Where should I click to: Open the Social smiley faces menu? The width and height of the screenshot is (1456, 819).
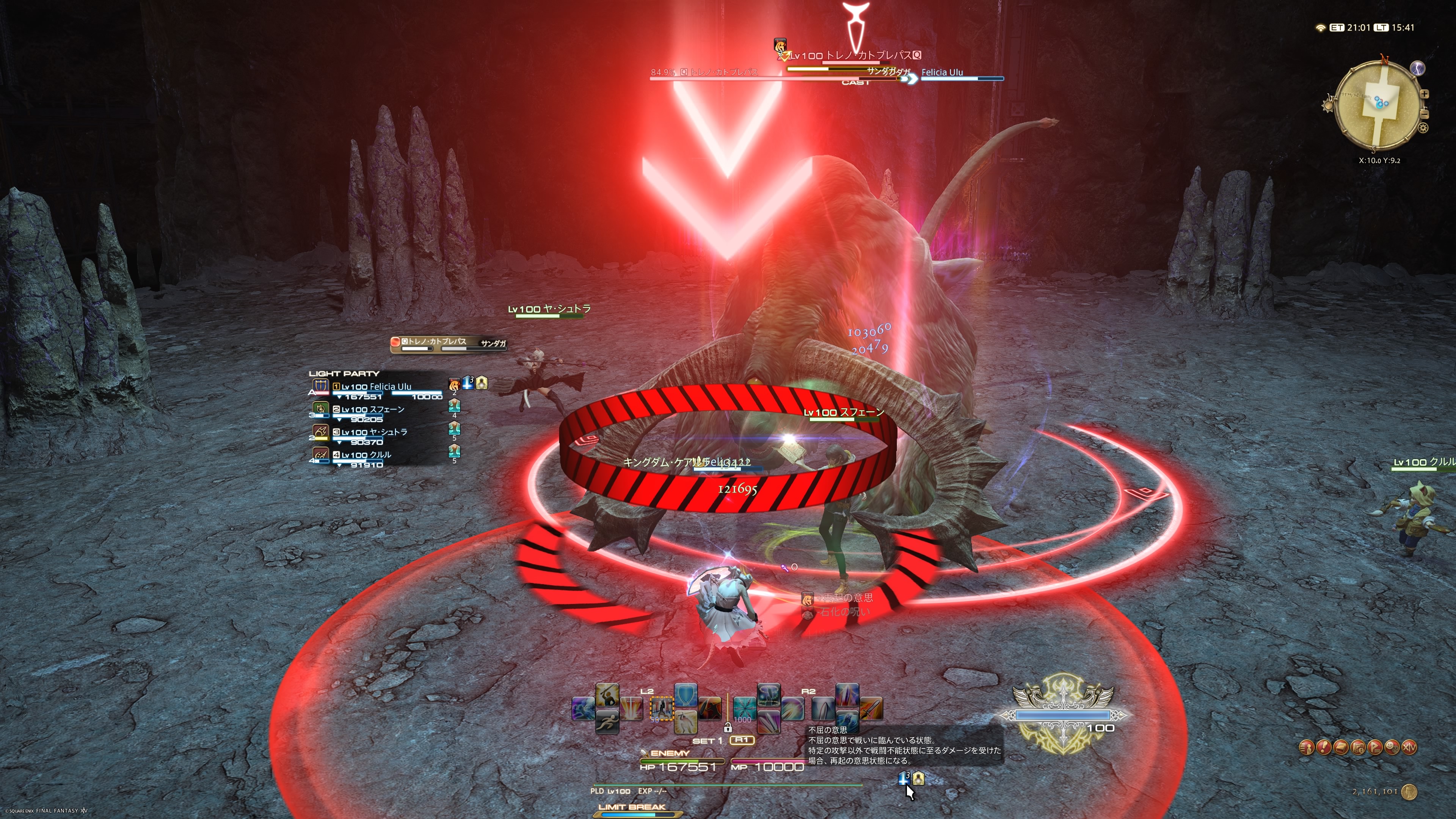1392,748
